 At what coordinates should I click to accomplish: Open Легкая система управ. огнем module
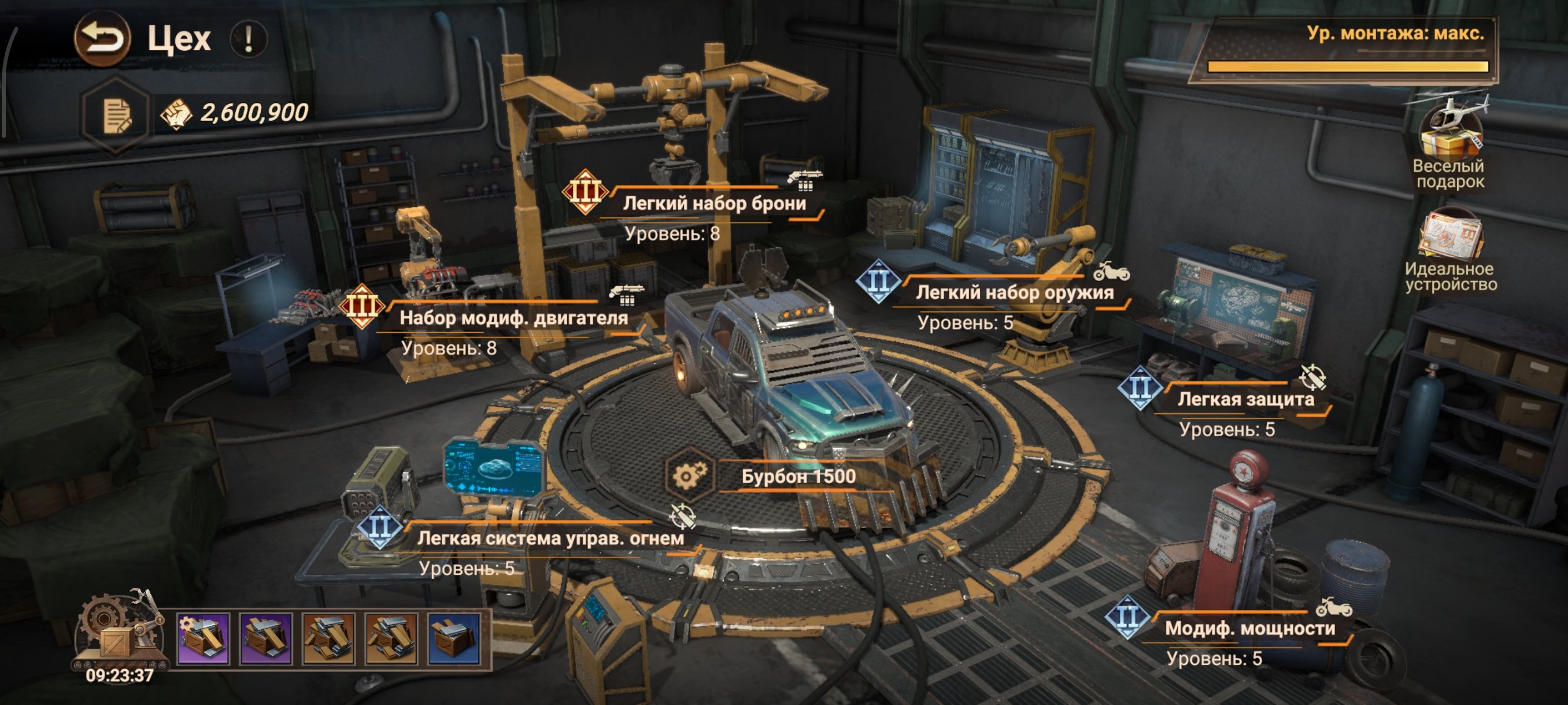coord(550,539)
